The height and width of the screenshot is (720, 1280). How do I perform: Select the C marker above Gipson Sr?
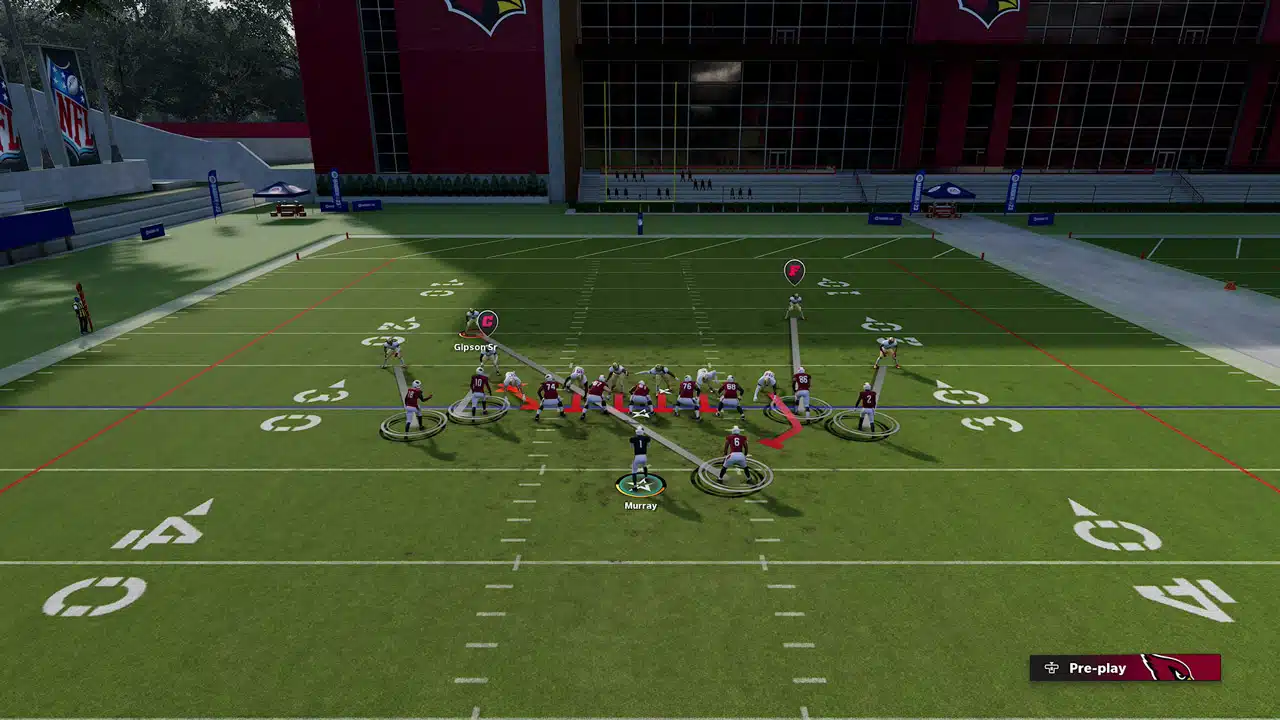[487, 321]
